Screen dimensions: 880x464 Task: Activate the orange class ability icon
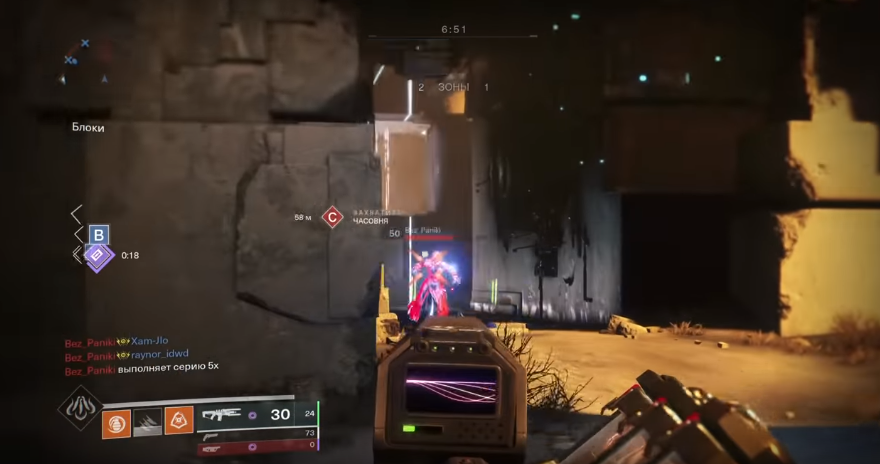[x=179, y=421]
